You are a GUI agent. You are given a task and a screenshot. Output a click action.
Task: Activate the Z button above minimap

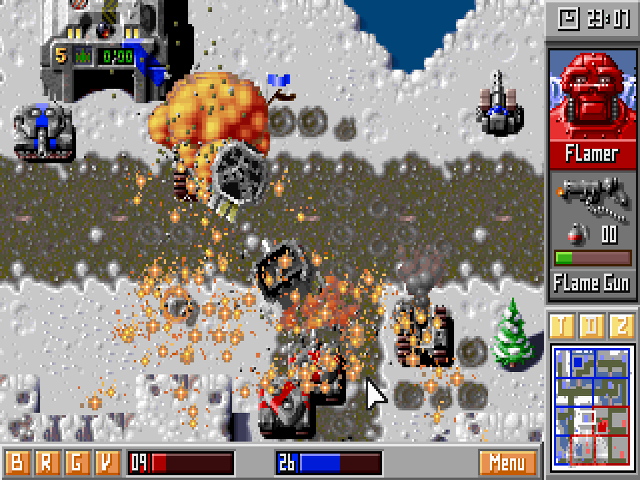coord(621,326)
